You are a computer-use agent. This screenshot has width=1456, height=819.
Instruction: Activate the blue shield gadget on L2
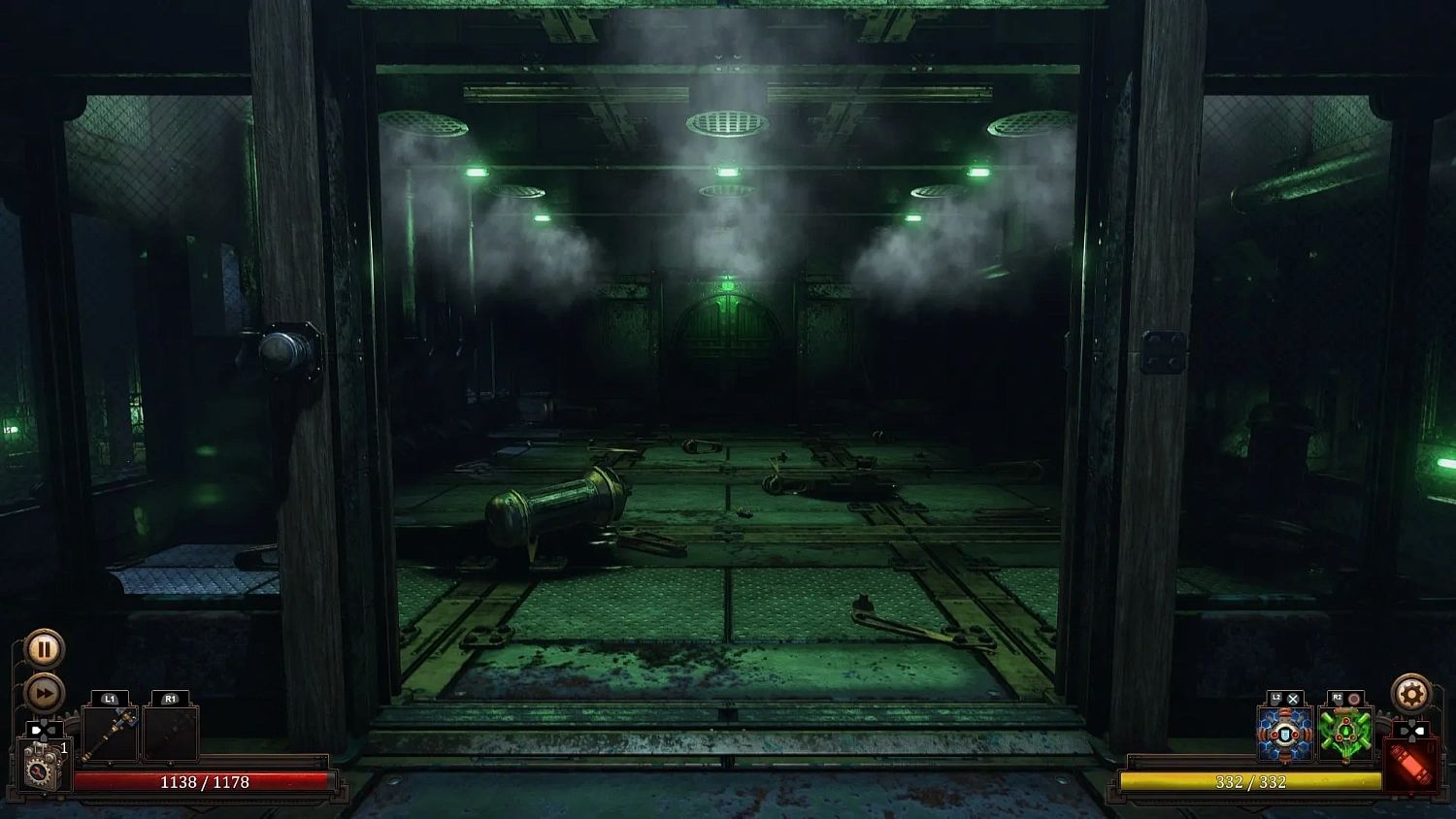[1283, 736]
